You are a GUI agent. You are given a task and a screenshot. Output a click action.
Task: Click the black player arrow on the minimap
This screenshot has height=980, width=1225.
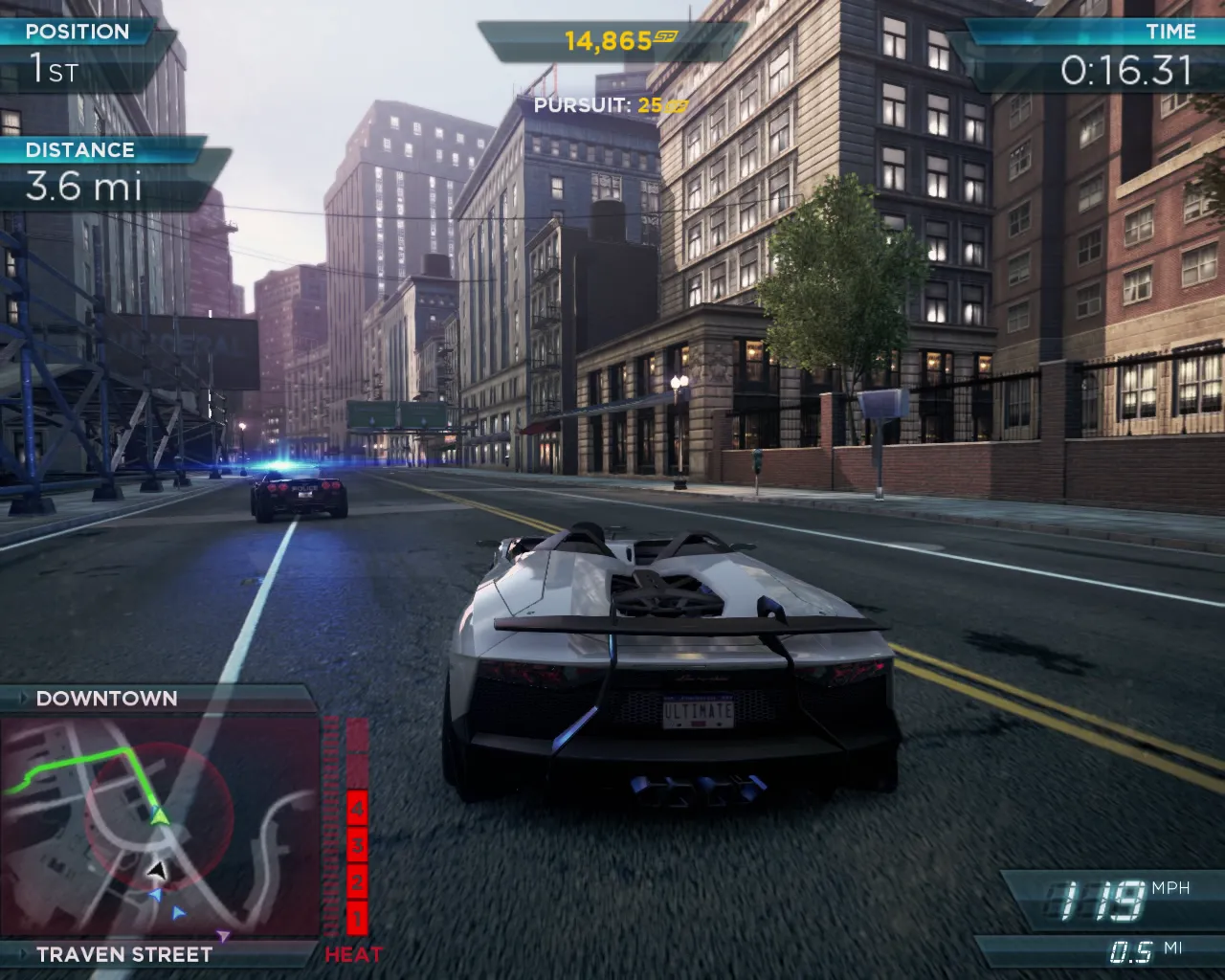(156, 870)
